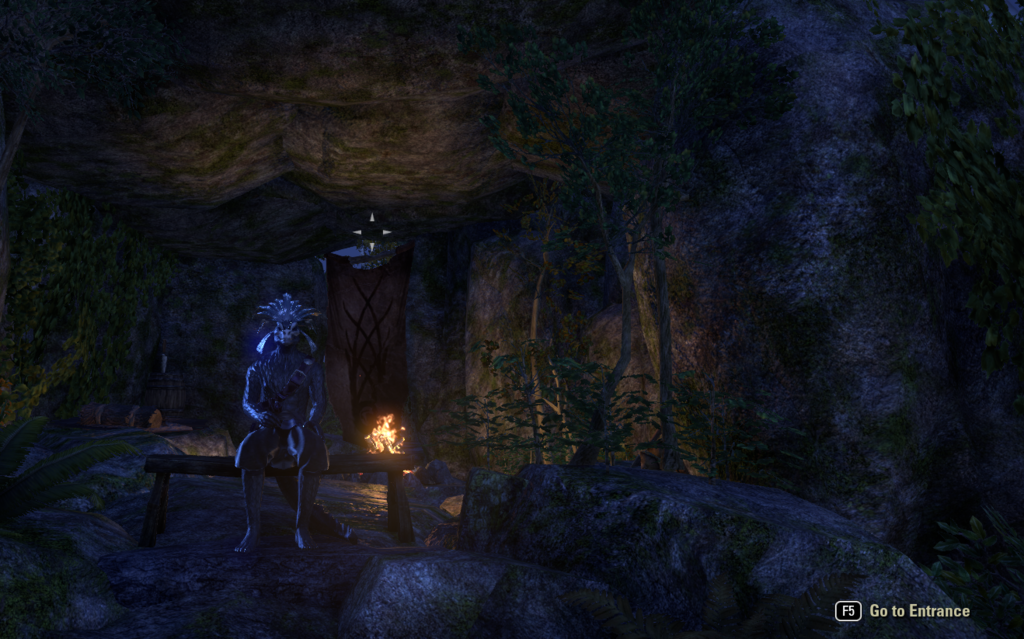Image resolution: width=1024 pixels, height=639 pixels.
Task: Select the Go to Entrance option
Action: tap(917, 611)
